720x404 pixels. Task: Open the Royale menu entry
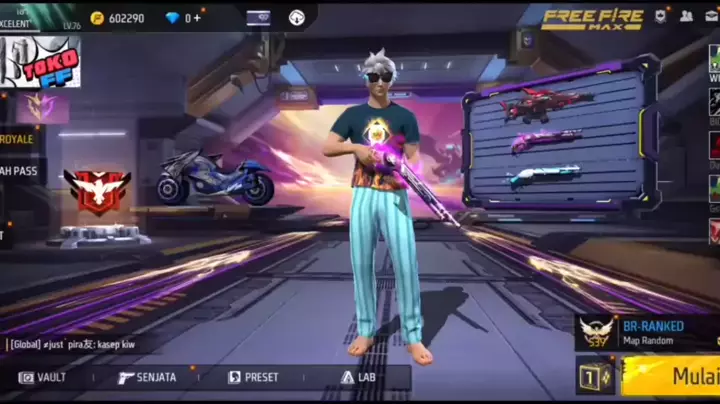(x=19, y=139)
